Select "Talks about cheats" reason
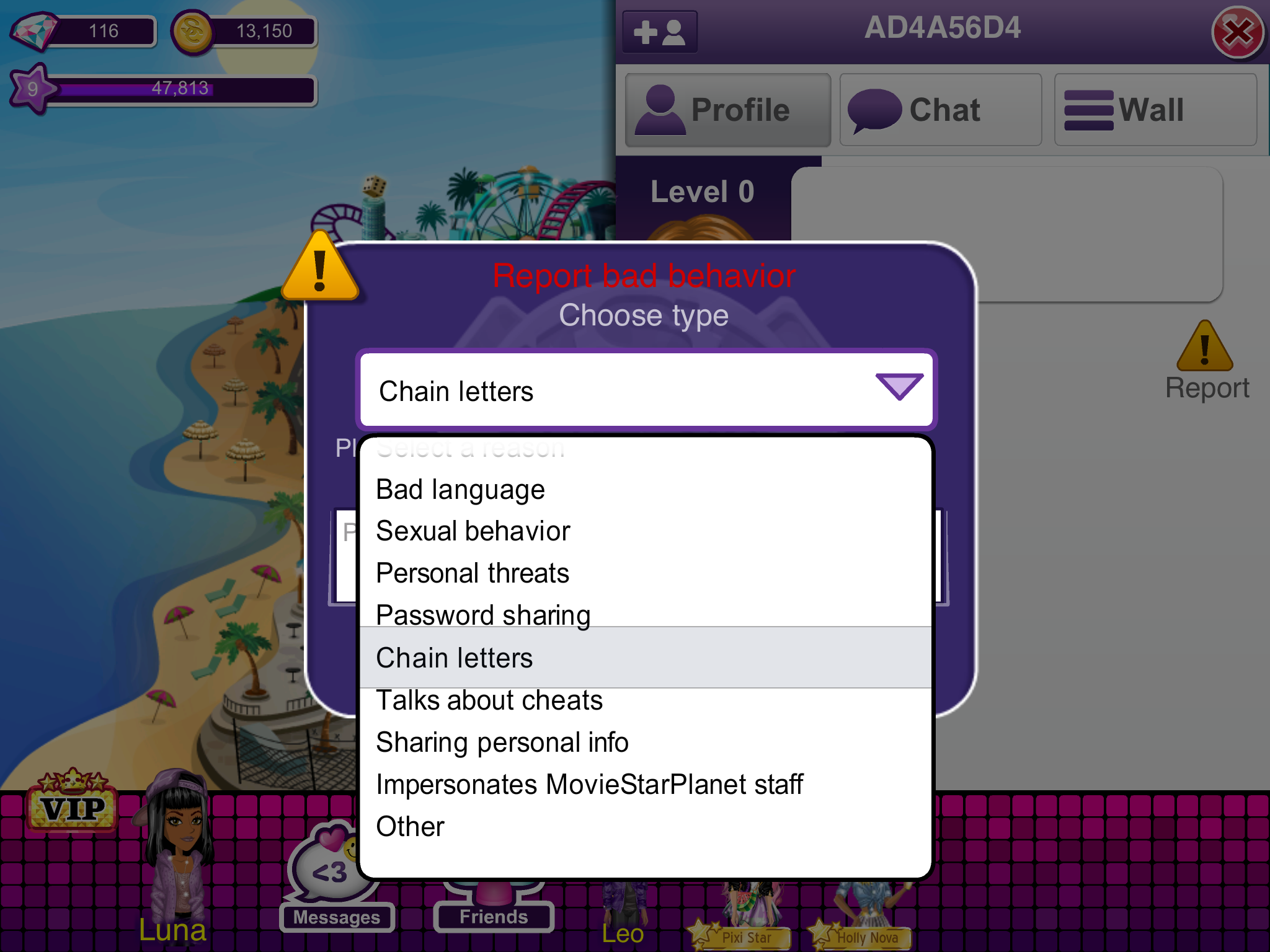The image size is (1270, 952). [489, 700]
